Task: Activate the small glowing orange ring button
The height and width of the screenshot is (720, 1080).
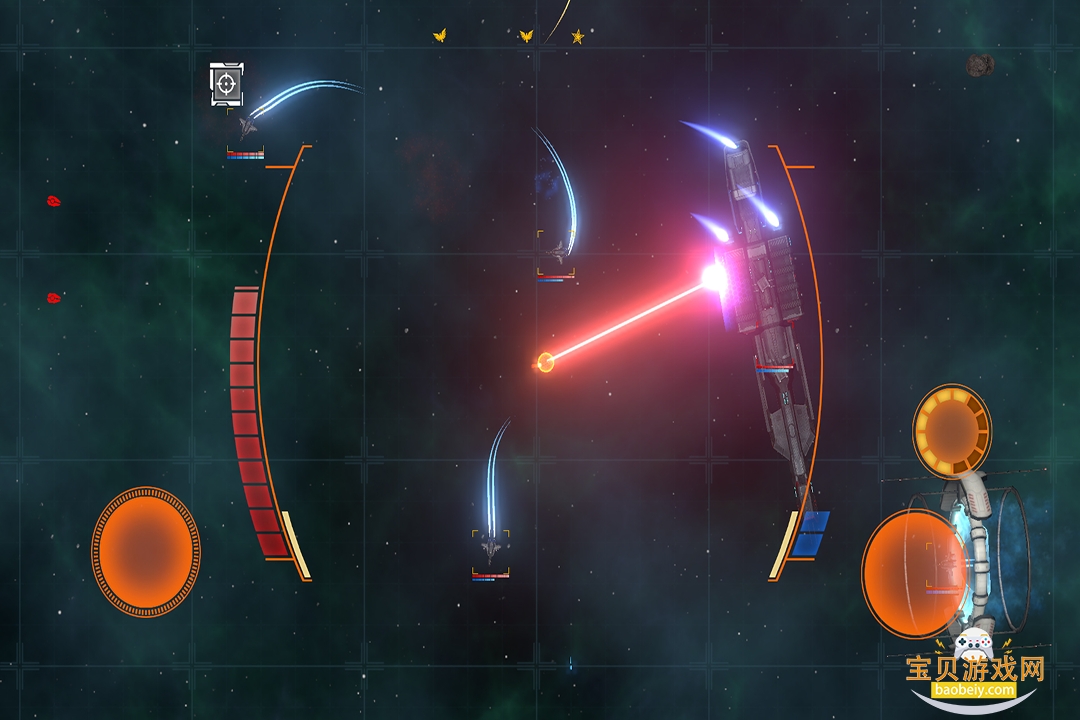Action: 951,430
